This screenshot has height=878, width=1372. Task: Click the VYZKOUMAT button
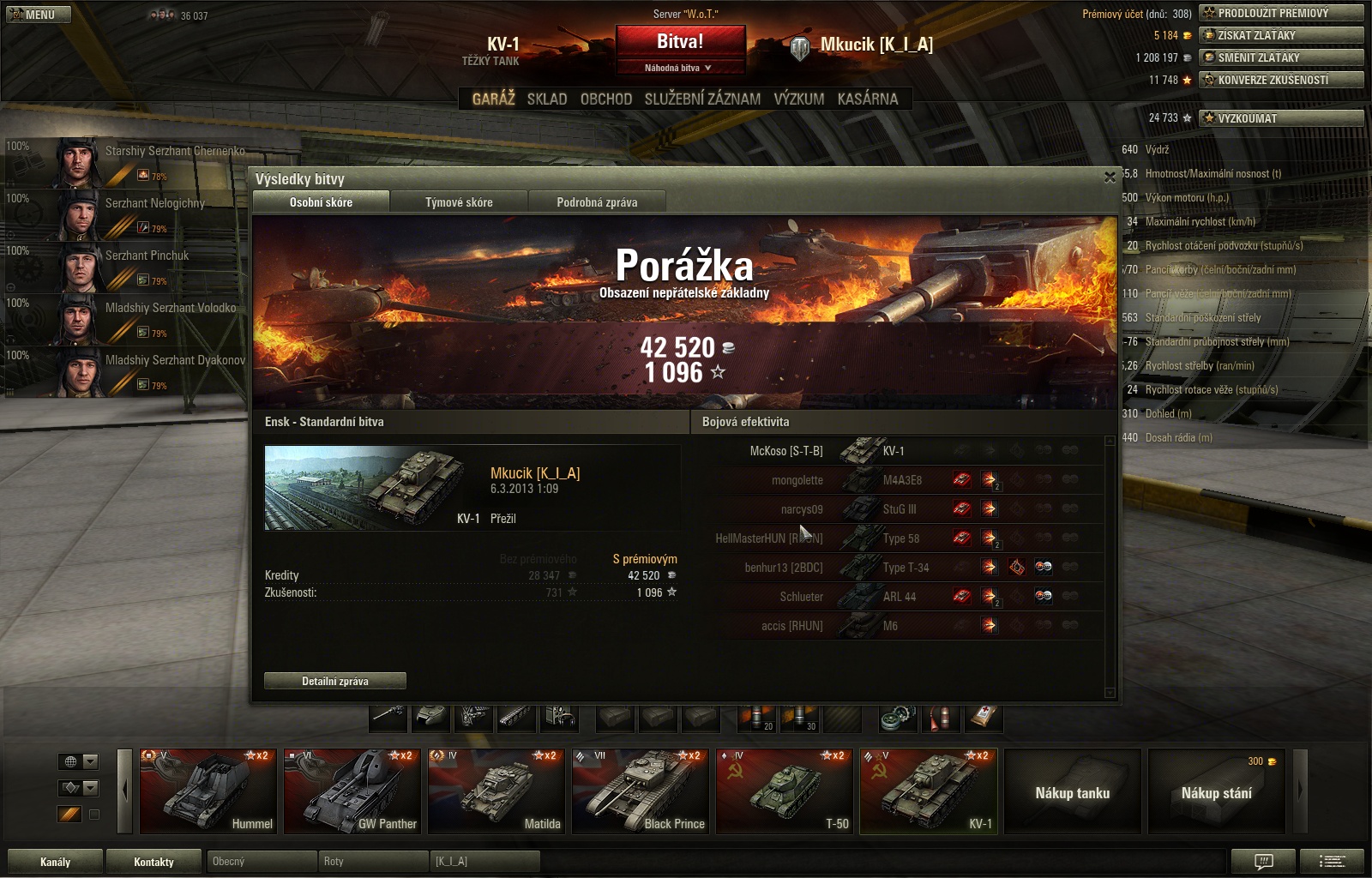point(1281,118)
